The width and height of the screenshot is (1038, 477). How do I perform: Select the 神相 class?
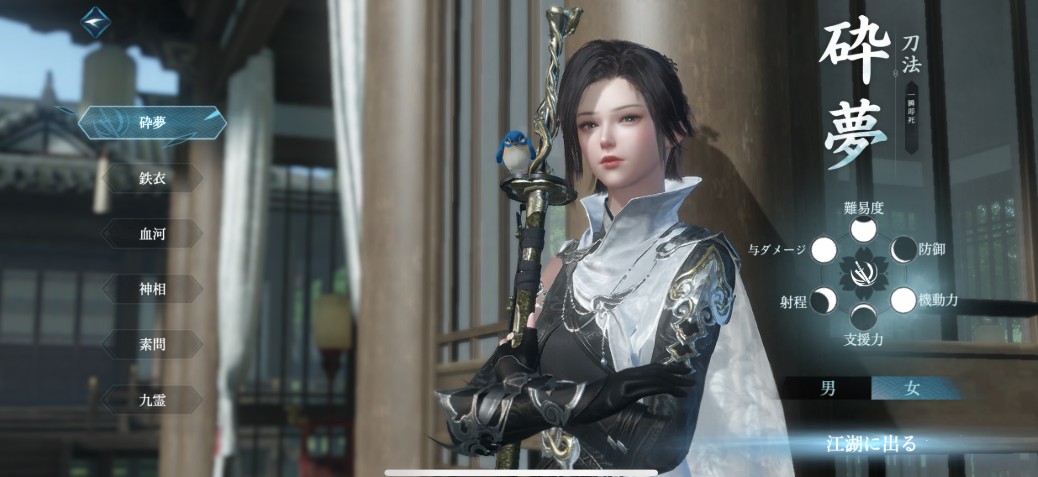point(153,289)
